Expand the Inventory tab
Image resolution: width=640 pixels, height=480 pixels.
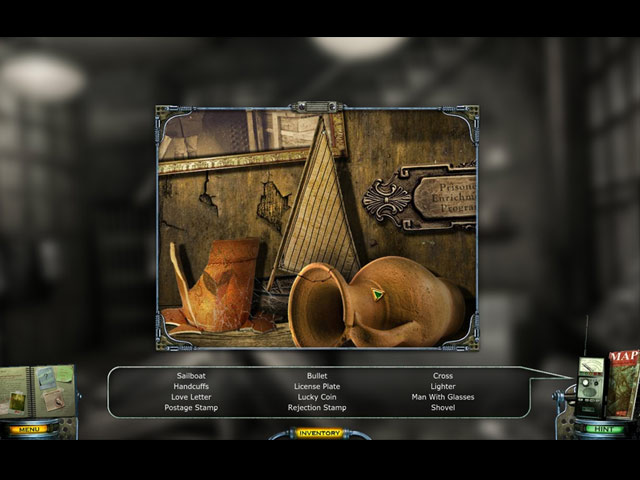pyautogui.click(x=319, y=433)
